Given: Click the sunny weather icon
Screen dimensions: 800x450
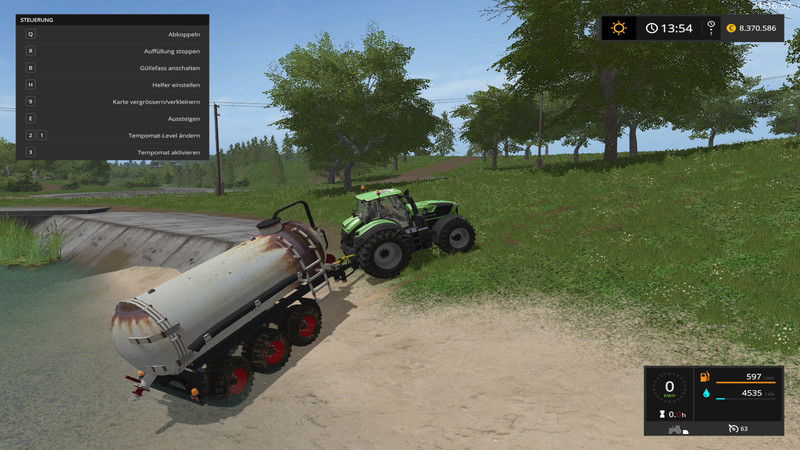Looking at the screenshot, I should [x=619, y=28].
